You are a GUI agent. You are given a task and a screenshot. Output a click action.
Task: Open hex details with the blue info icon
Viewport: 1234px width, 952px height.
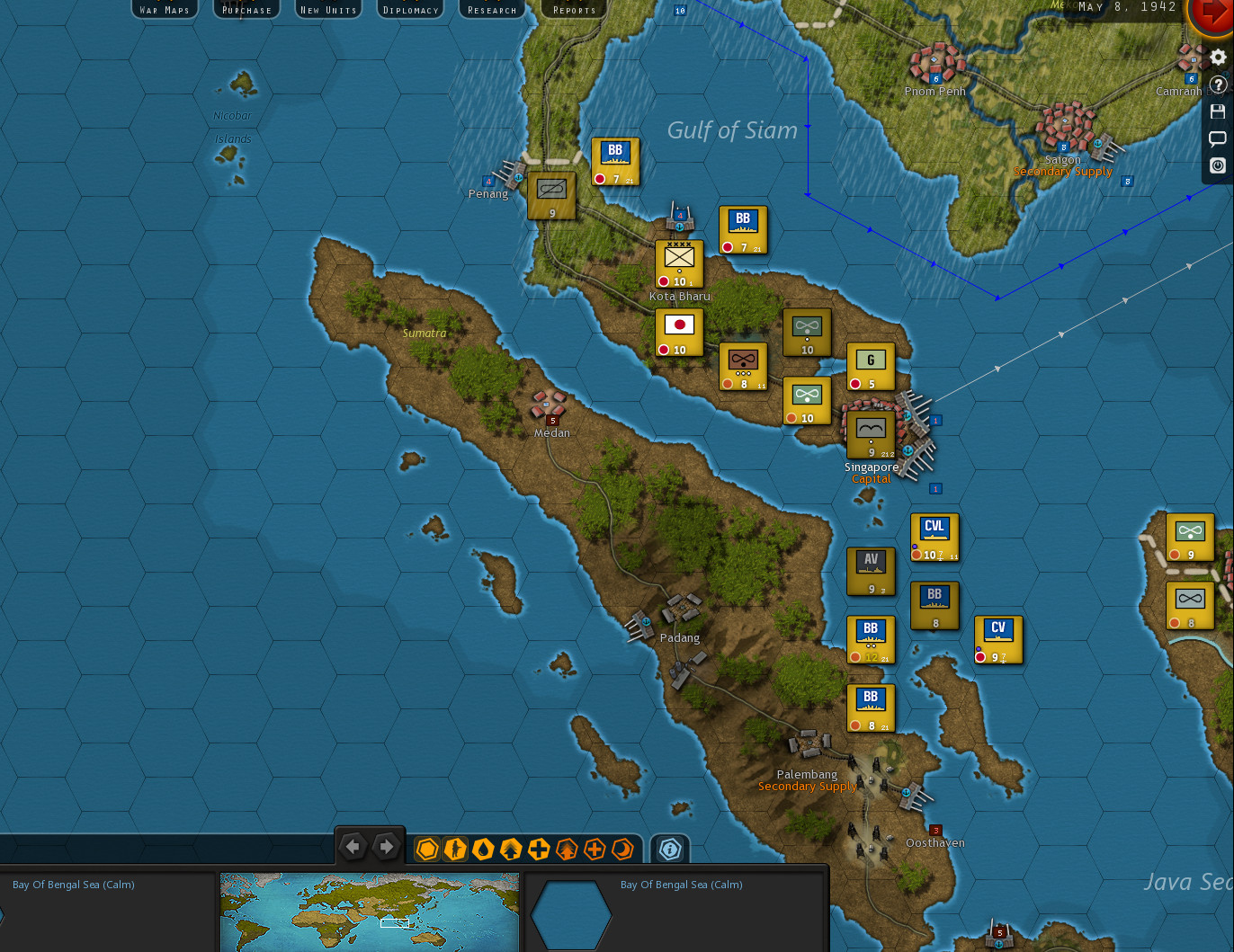click(x=669, y=848)
